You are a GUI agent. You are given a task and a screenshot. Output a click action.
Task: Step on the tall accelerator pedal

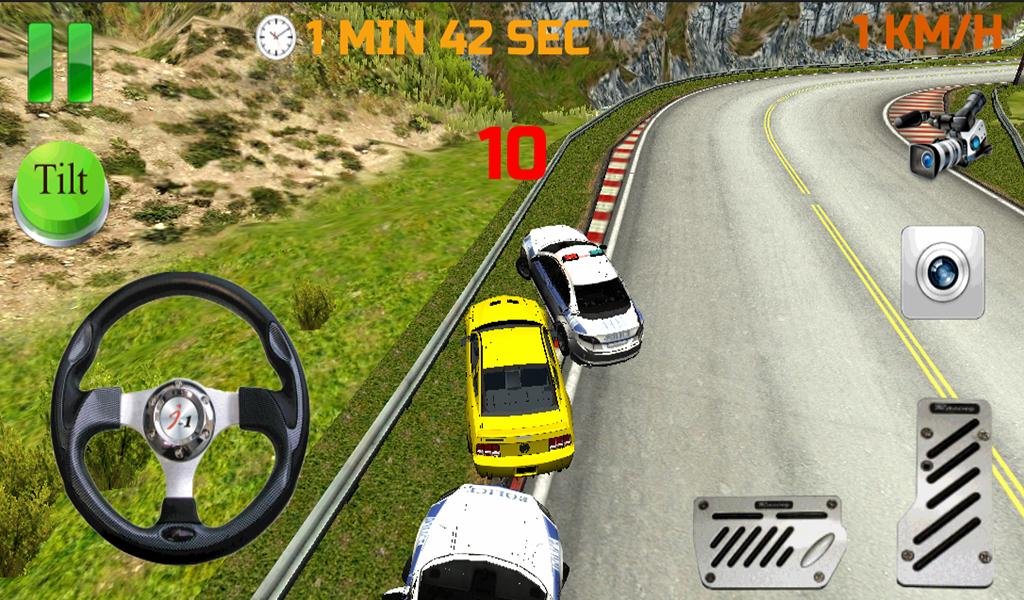[944, 490]
